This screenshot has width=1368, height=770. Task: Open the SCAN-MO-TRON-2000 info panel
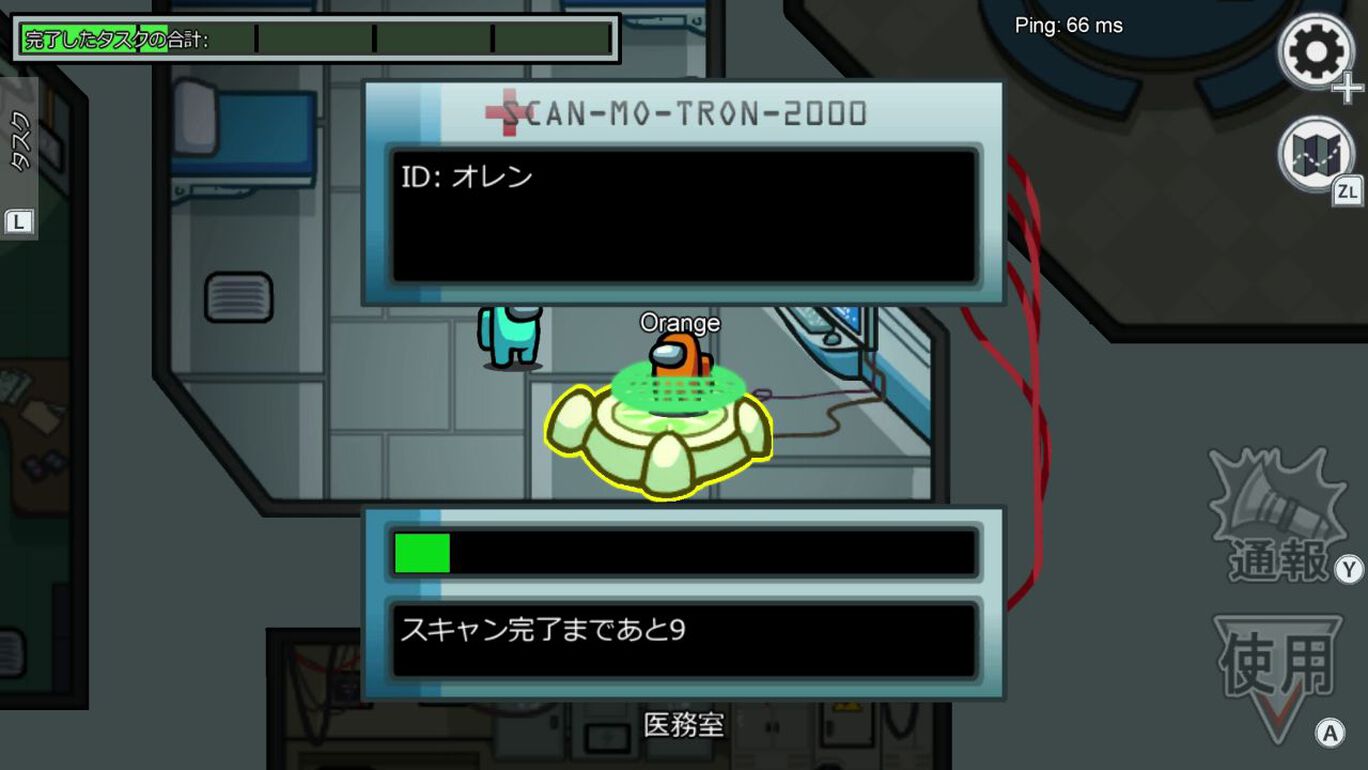tap(683, 190)
